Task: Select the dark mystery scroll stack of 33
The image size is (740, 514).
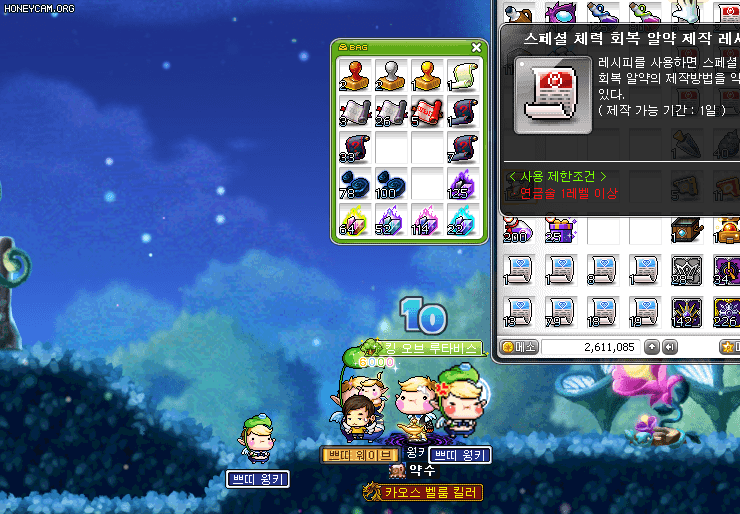Action: pyautogui.click(x=356, y=148)
